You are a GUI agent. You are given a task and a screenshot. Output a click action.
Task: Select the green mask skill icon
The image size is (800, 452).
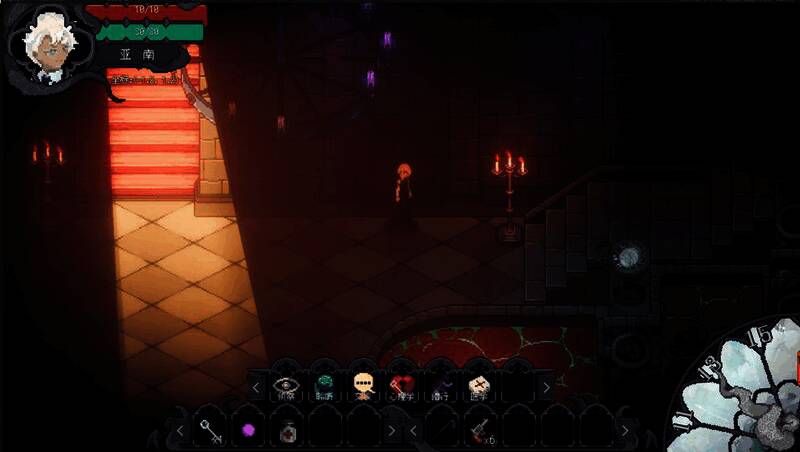pyautogui.click(x=324, y=385)
